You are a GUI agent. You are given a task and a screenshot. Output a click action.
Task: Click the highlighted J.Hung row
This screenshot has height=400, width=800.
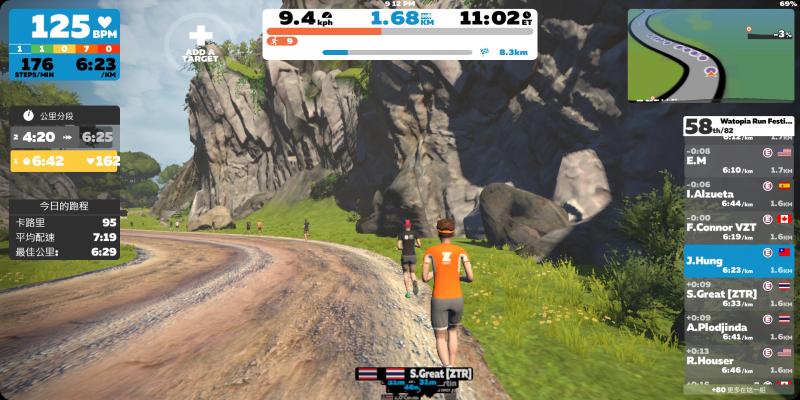(738, 260)
